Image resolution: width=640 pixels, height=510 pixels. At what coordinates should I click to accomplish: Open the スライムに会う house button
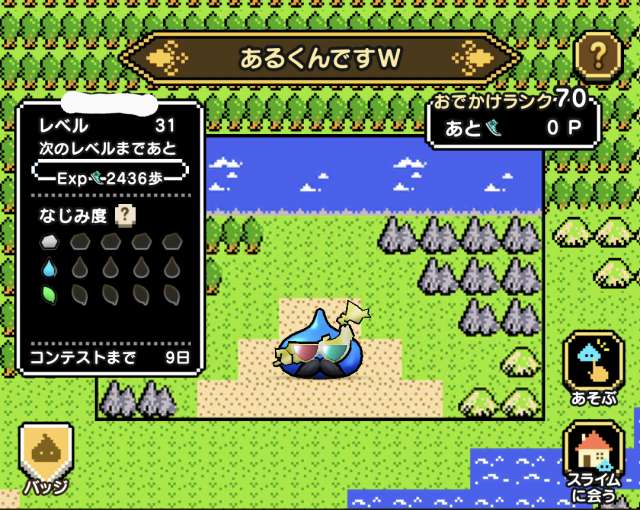(593, 458)
